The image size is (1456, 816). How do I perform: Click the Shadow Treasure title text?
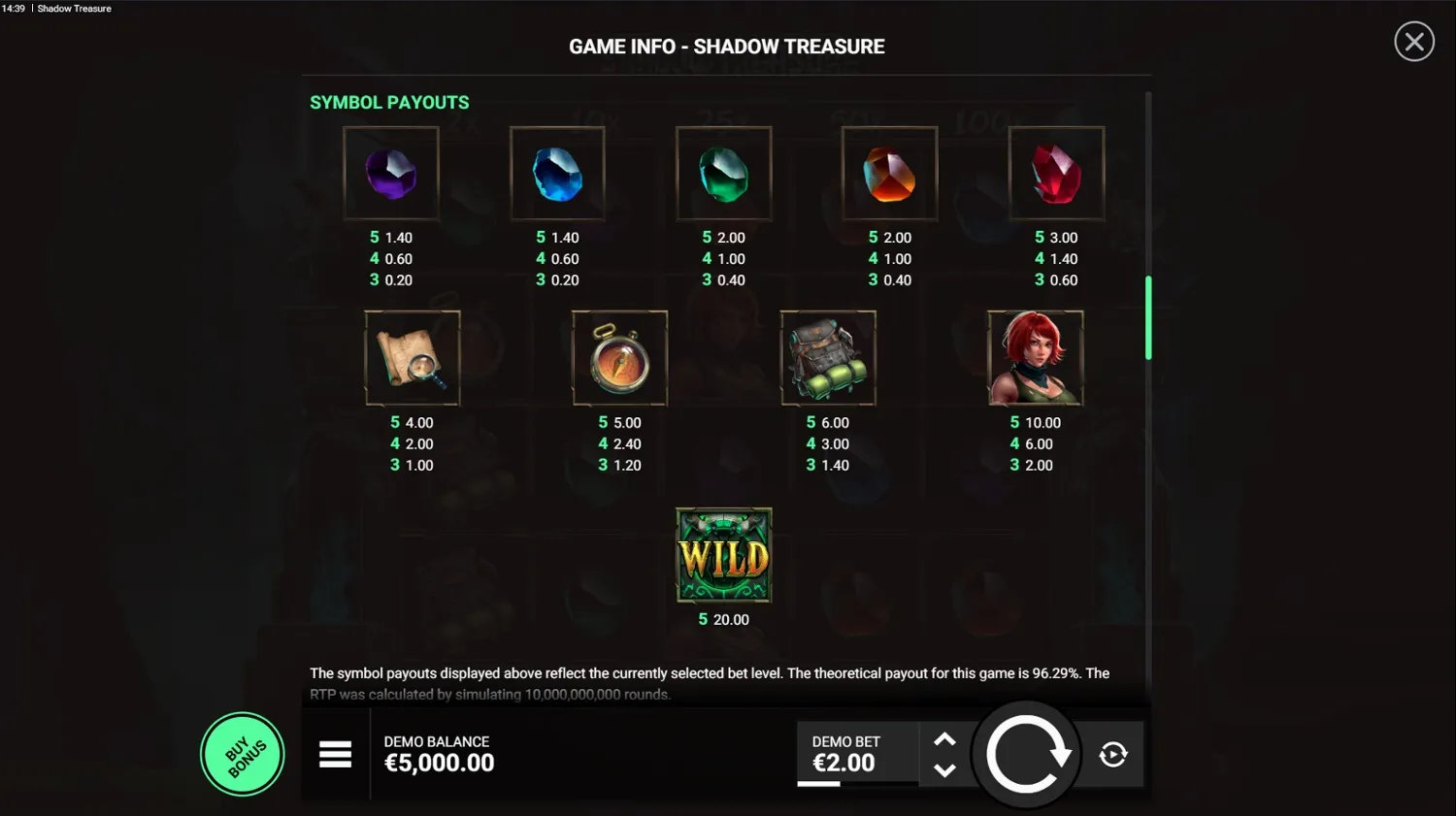73,8
